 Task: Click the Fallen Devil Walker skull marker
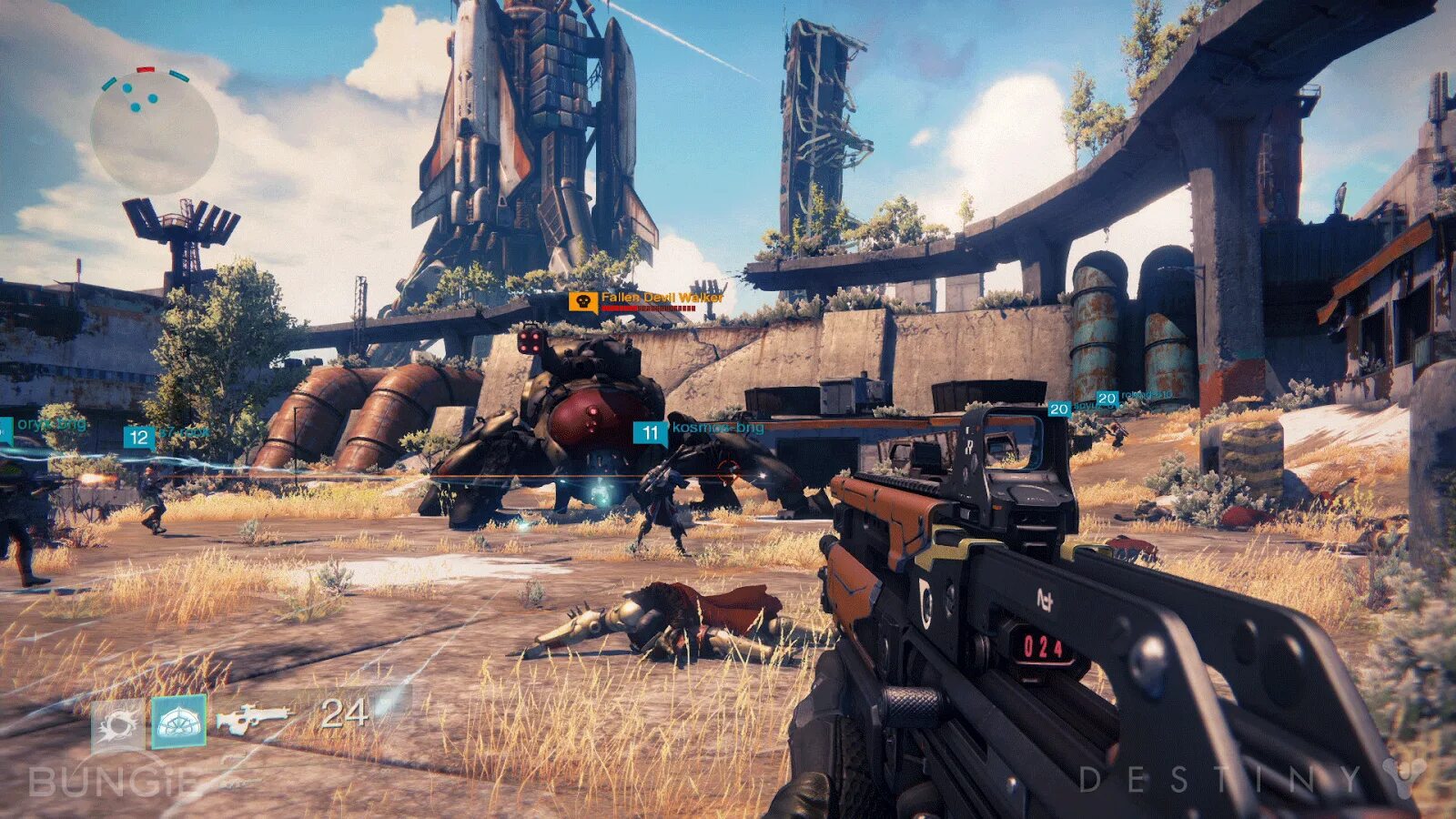tap(582, 301)
